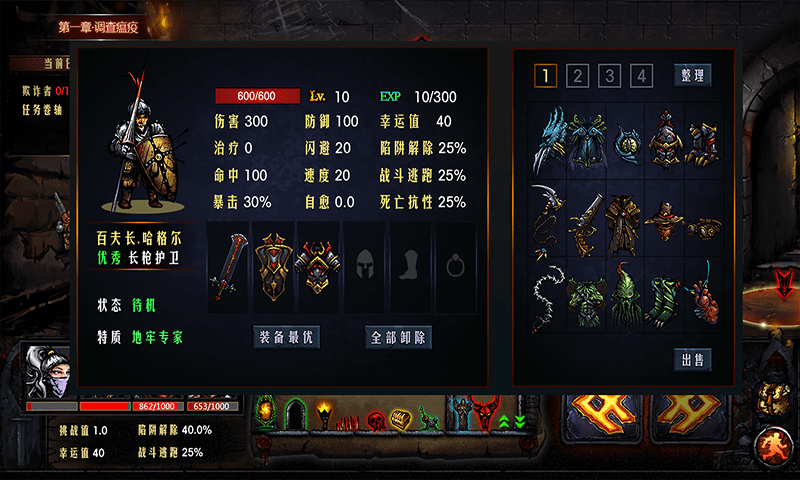The height and width of the screenshot is (480, 800).
Task: Sort the inventory with 整理
Action: point(692,75)
